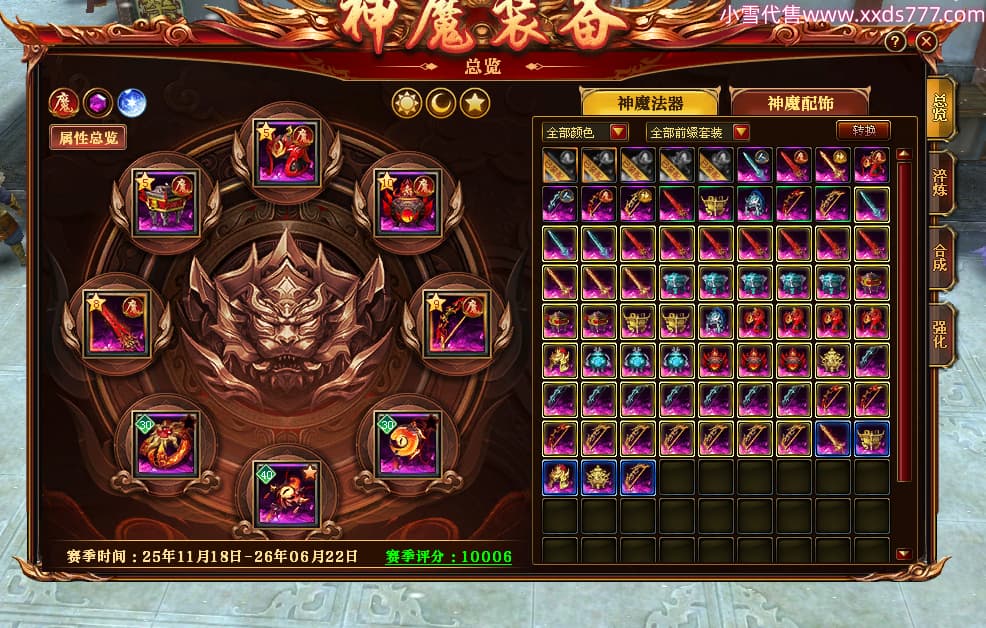Open the help question mark button
Screen dimensions: 986x628
pos(896,42)
